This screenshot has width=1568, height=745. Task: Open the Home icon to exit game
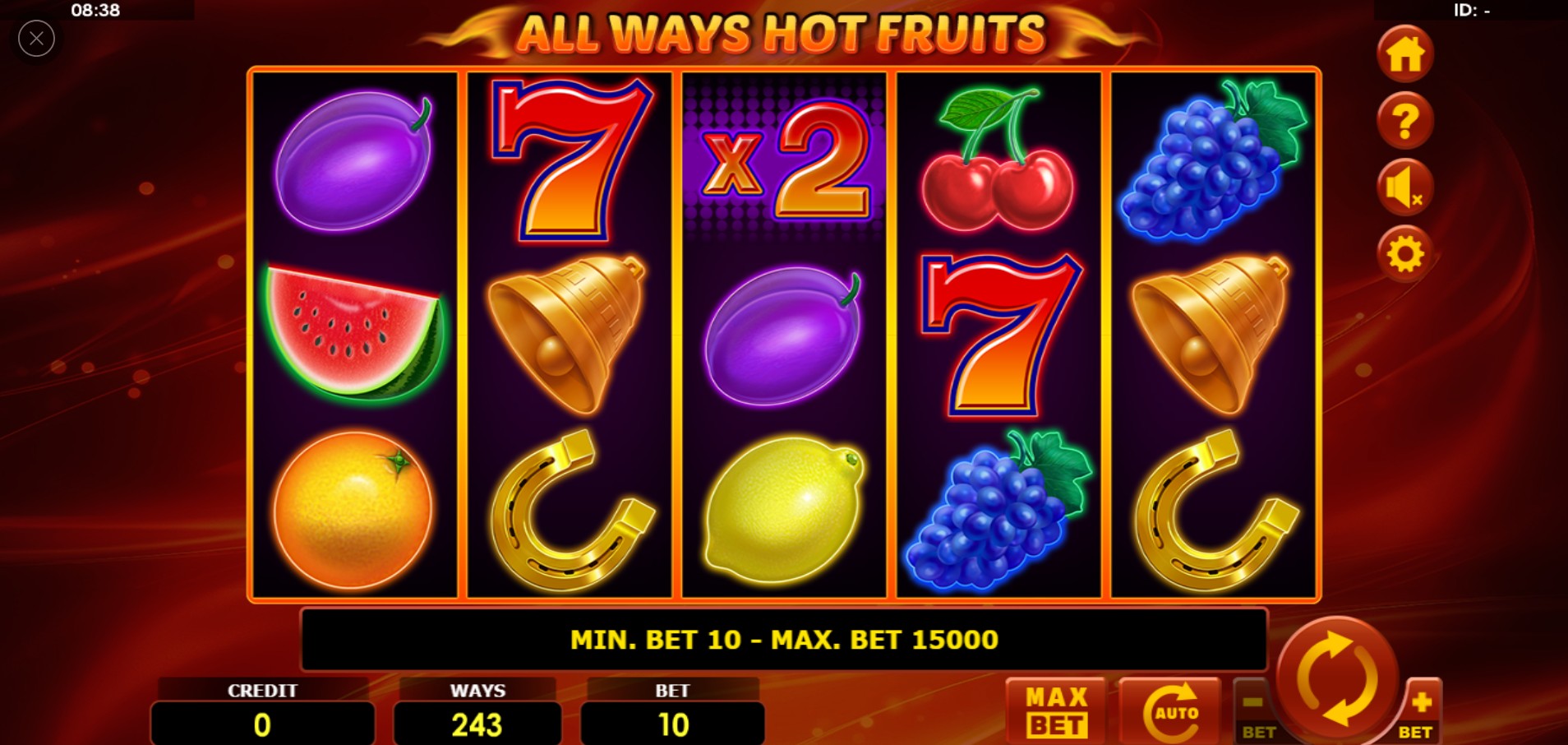(1404, 55)
